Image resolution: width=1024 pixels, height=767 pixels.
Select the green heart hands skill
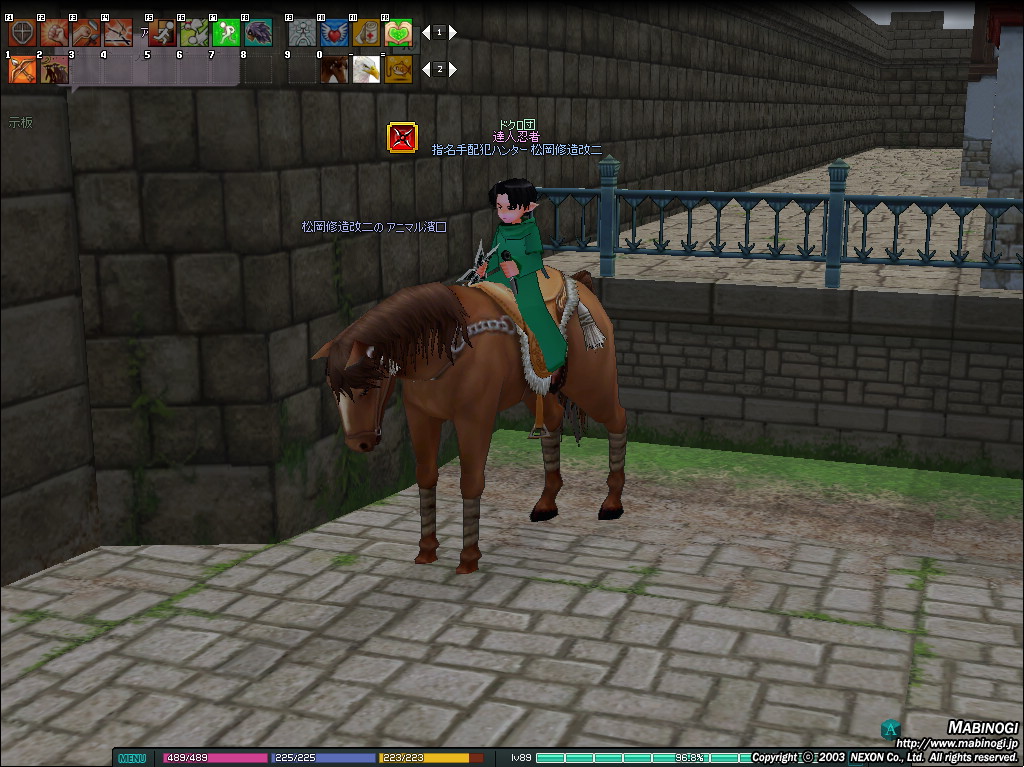pyautogui.click(x=398, y=32)
